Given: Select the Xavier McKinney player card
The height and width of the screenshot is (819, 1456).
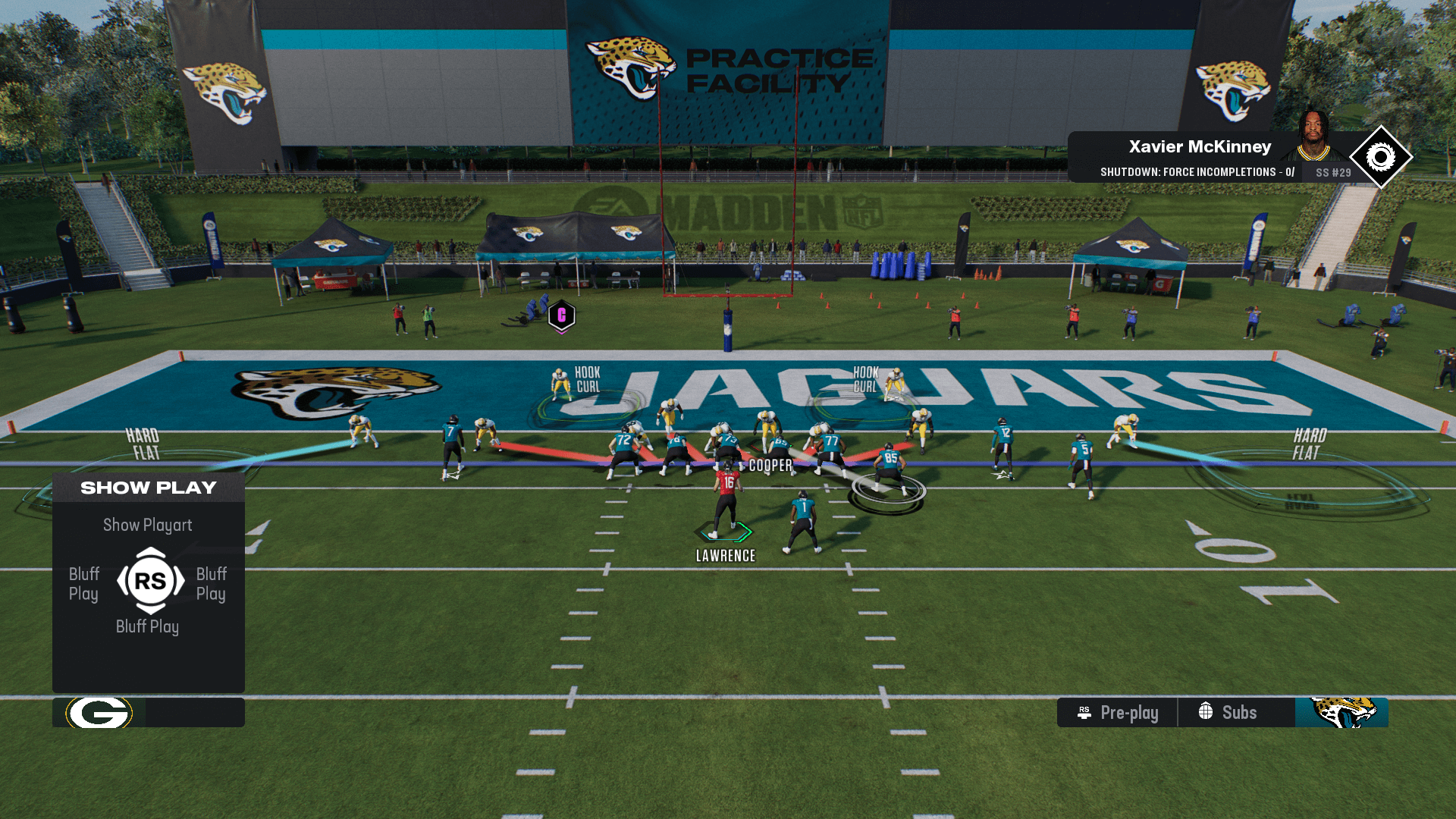Looking at the screenshot, I should click(x=1198, y=157).
